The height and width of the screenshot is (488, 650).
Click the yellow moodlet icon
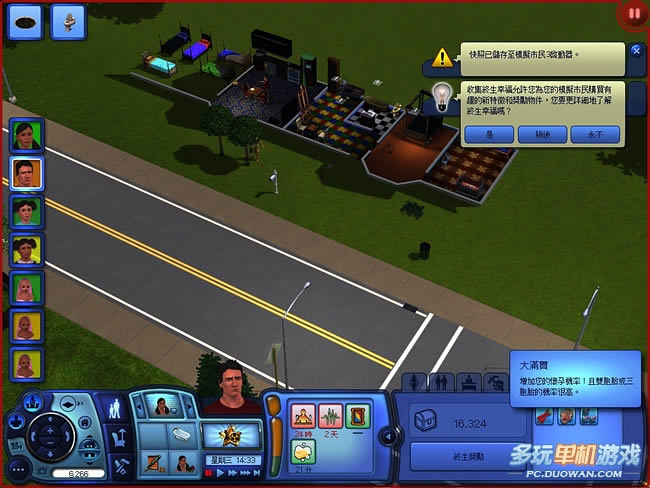click(302, 451)
